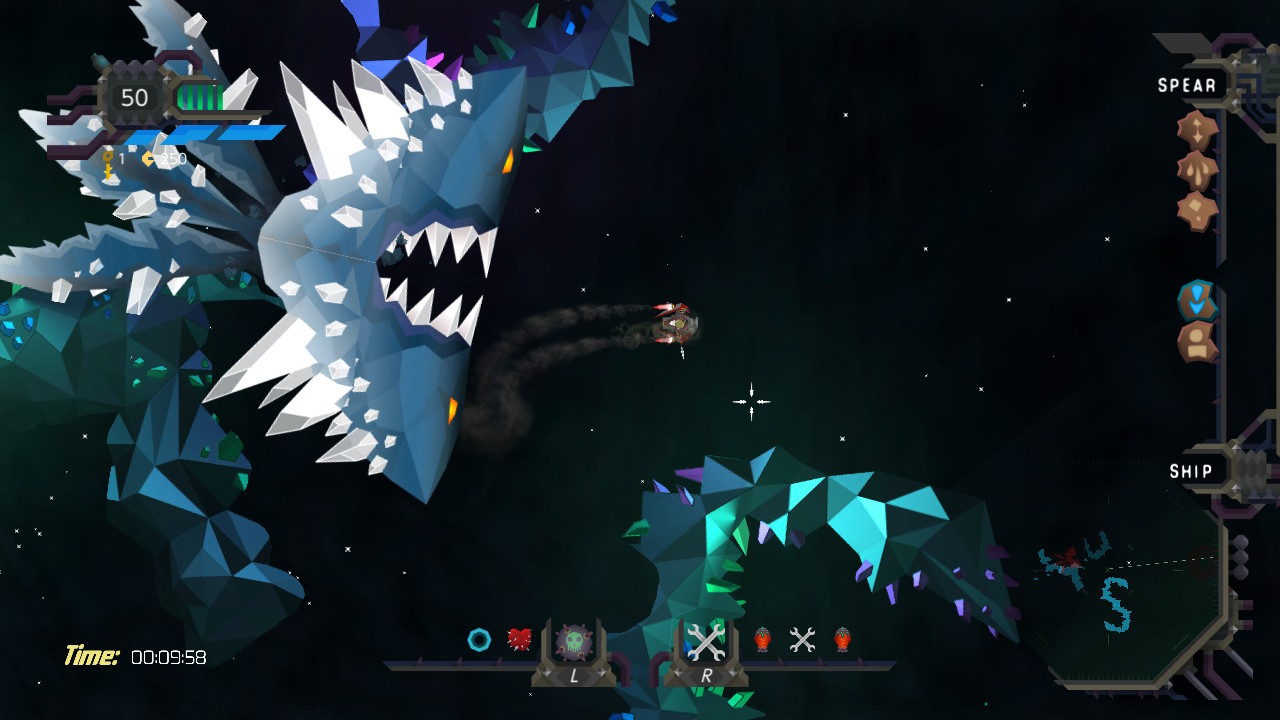Toggle the small wrench icon between the creatures
The height and width of the screenshot is (720, 1280).
[x=801, y=639]
